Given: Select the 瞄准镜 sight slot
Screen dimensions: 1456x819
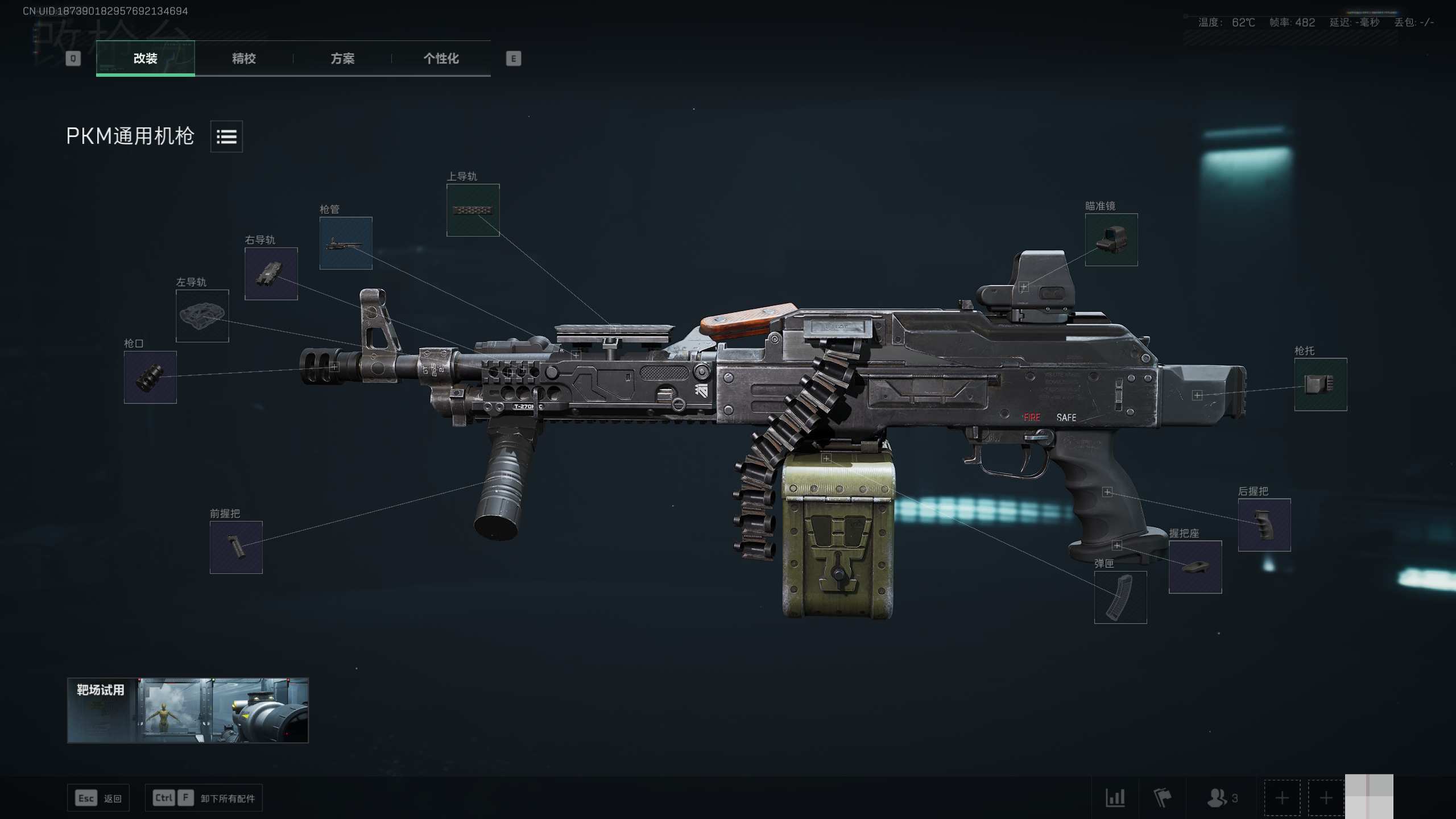Looking at the screenshot, I should (1111, 239).
